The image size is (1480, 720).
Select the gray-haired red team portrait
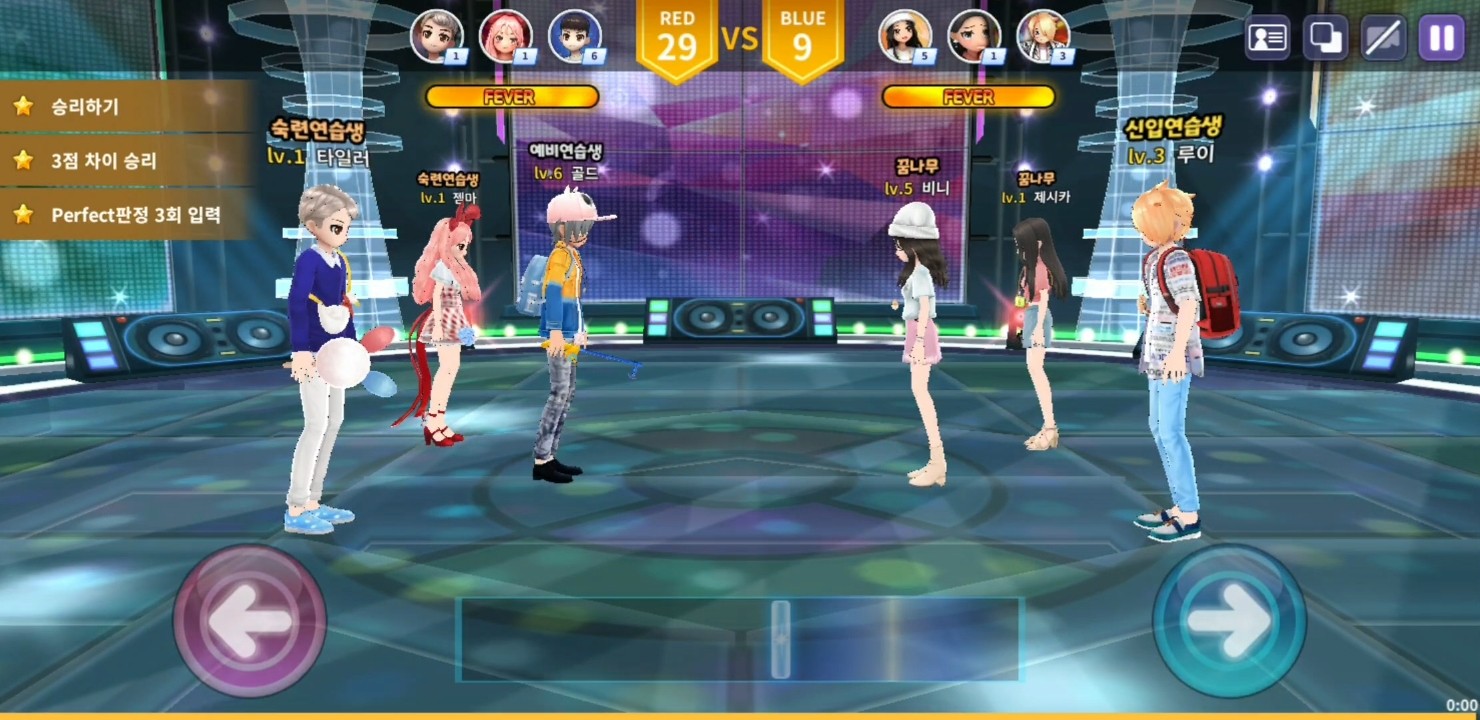coord(437,36)
